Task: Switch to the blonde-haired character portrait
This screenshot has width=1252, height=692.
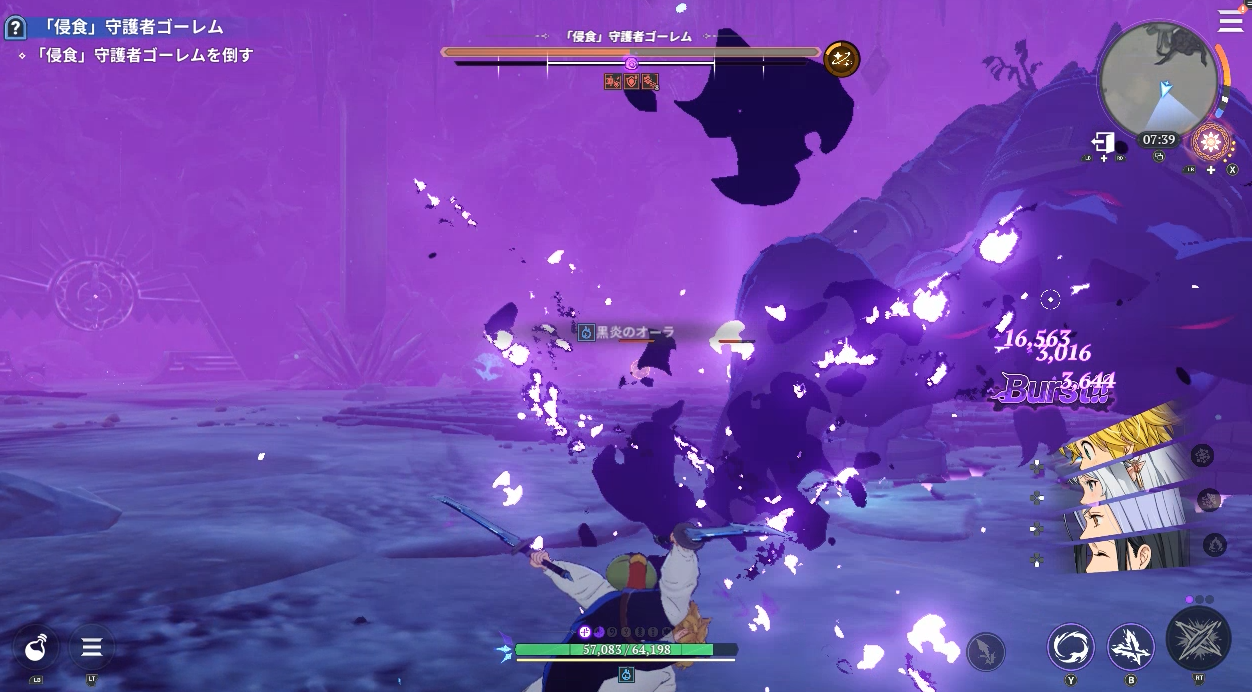Action: [1118, 440]
